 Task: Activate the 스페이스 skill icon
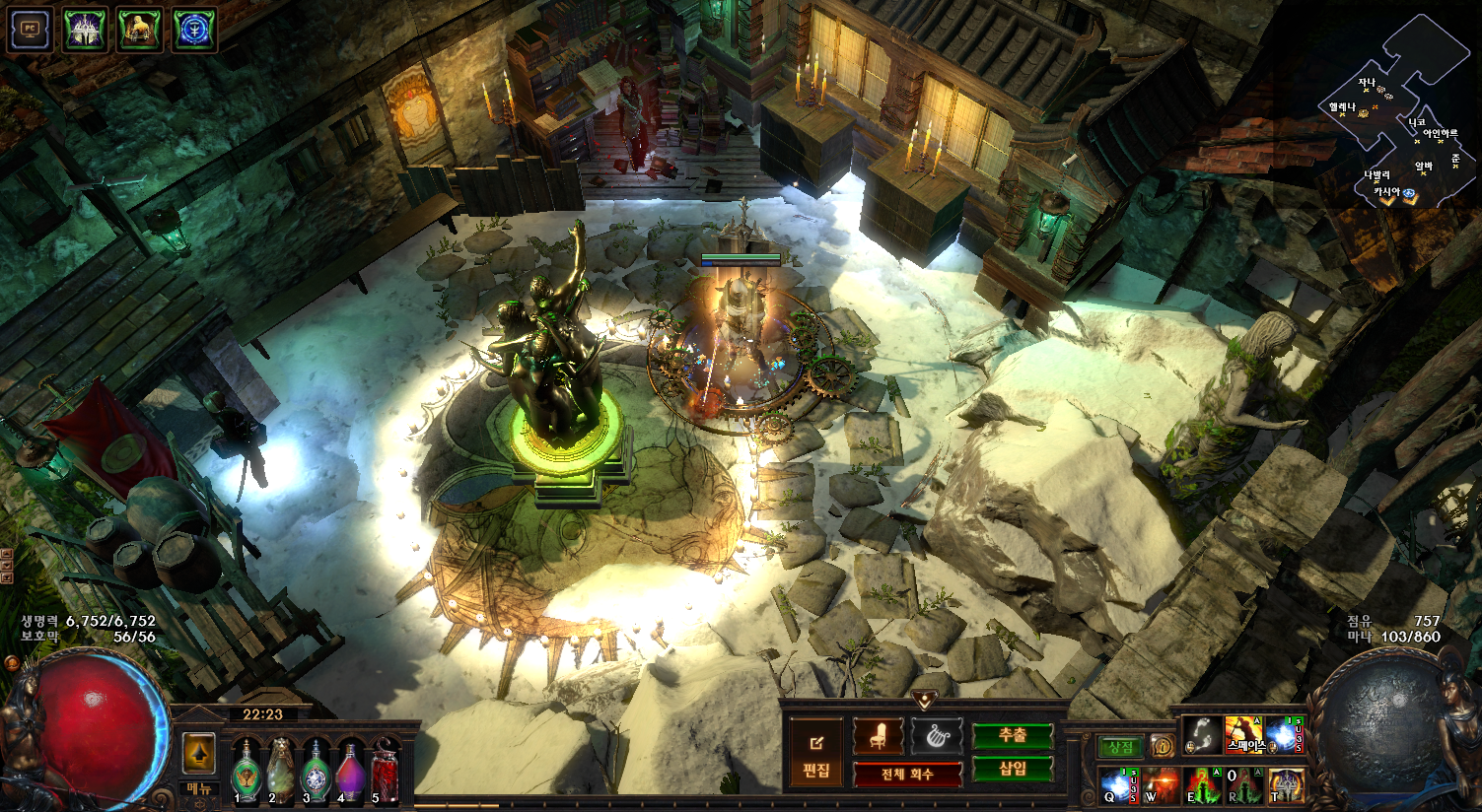[1243, 735]
